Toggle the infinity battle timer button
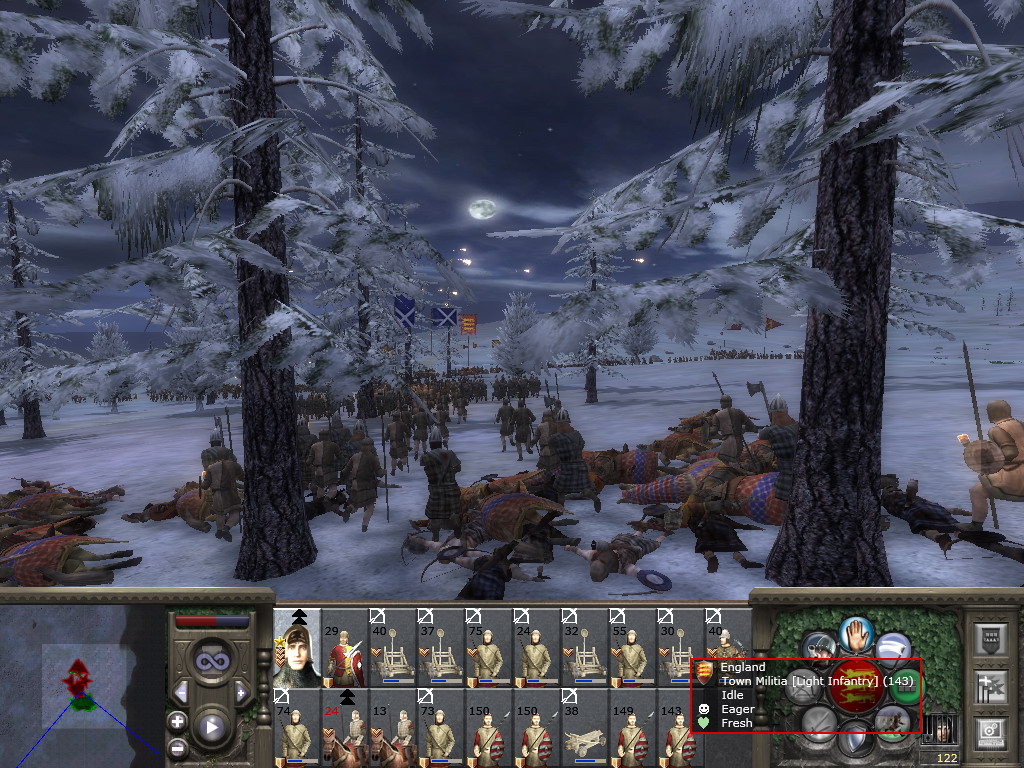 coord(211,660)
